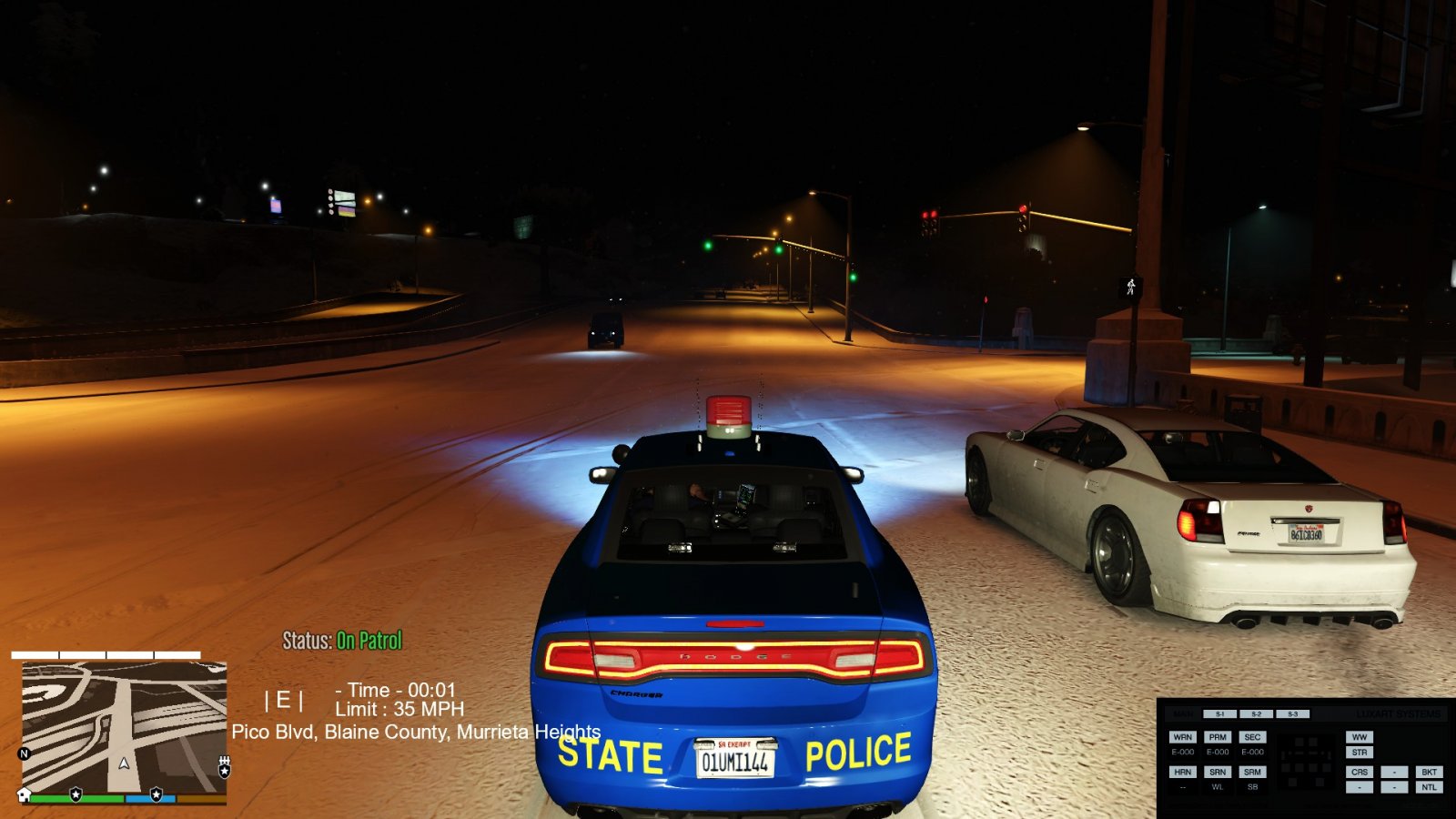The height and width of the screenshot is (819, 1456).
Task: Toggle the BKT blackout button
Action: click(x=1429, y=772)
